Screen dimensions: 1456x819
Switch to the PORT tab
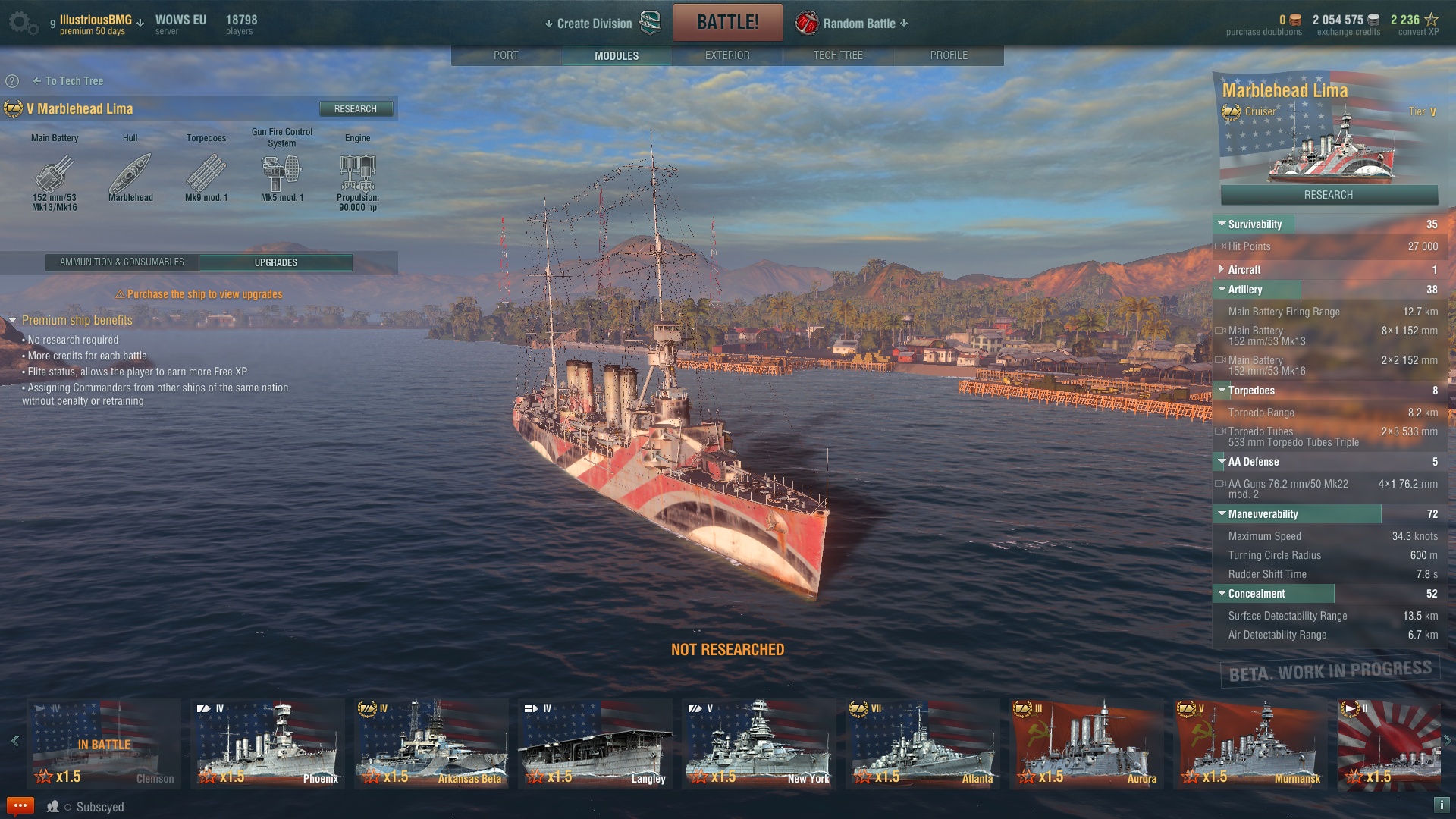(x=506, y=55)
